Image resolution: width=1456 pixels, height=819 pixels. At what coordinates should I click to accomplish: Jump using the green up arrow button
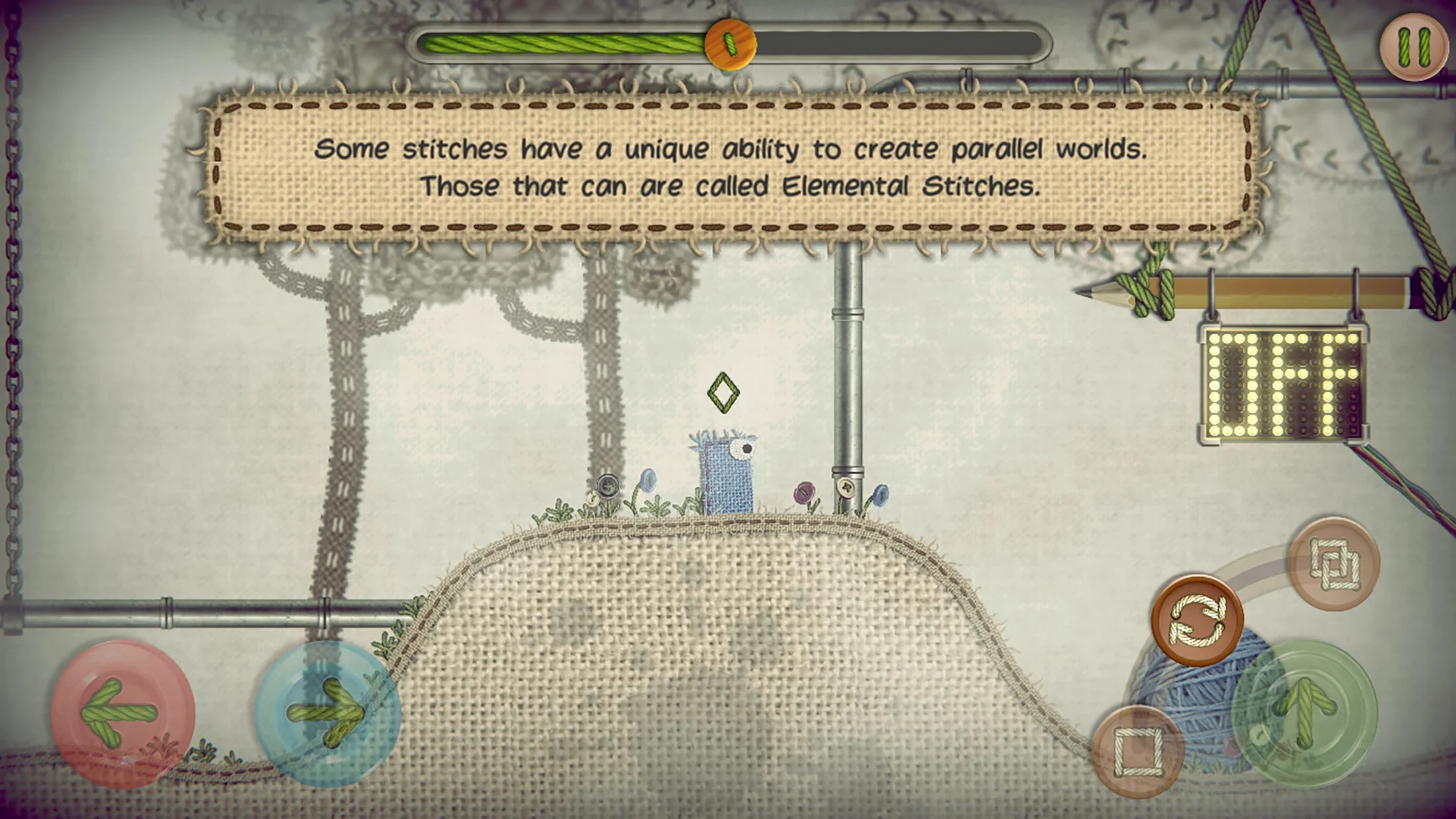click(1304, 714)
